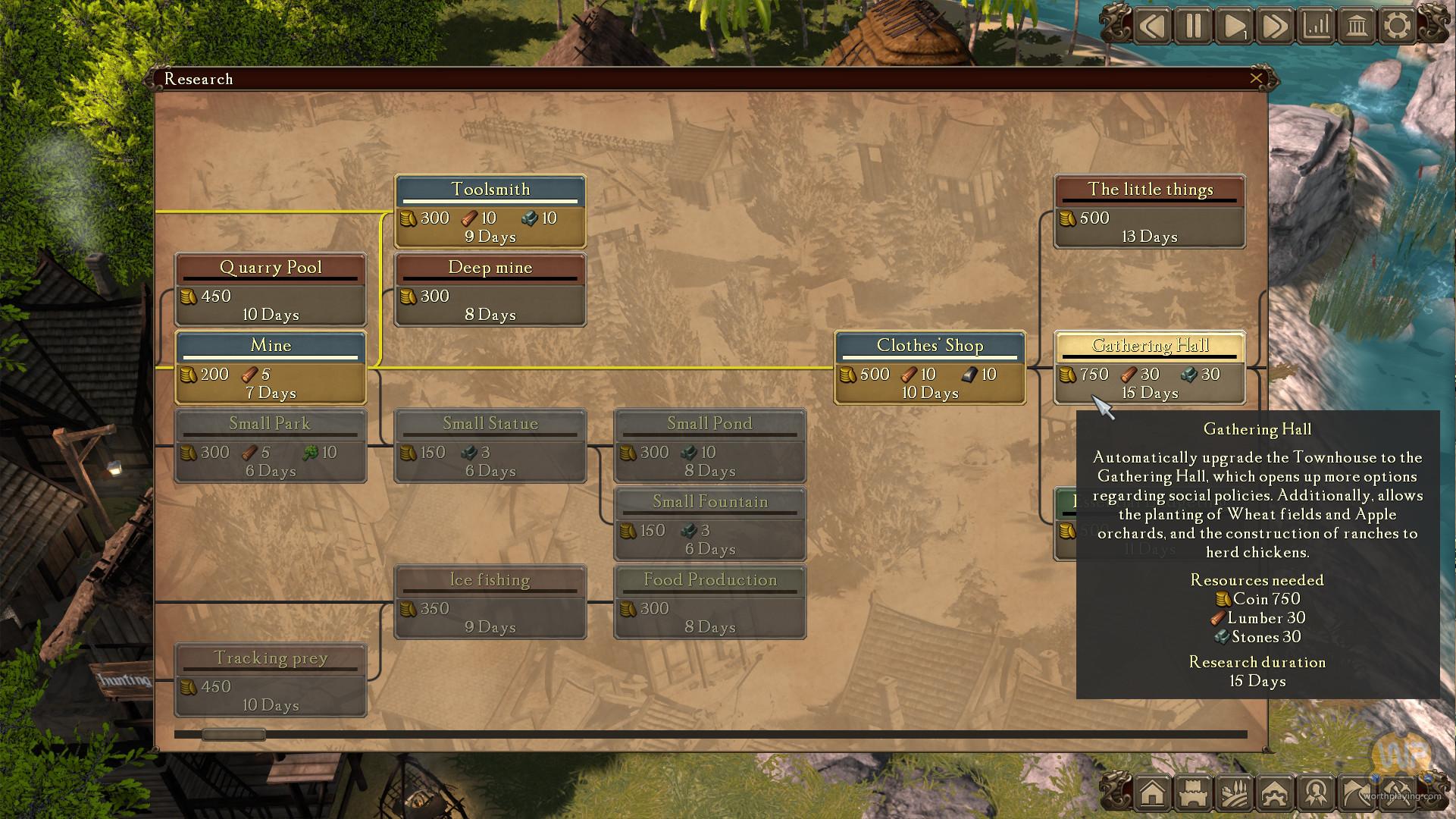Select the Deep mine research node
Screen dimensions: 1456x819
click(x=490, y=290)
